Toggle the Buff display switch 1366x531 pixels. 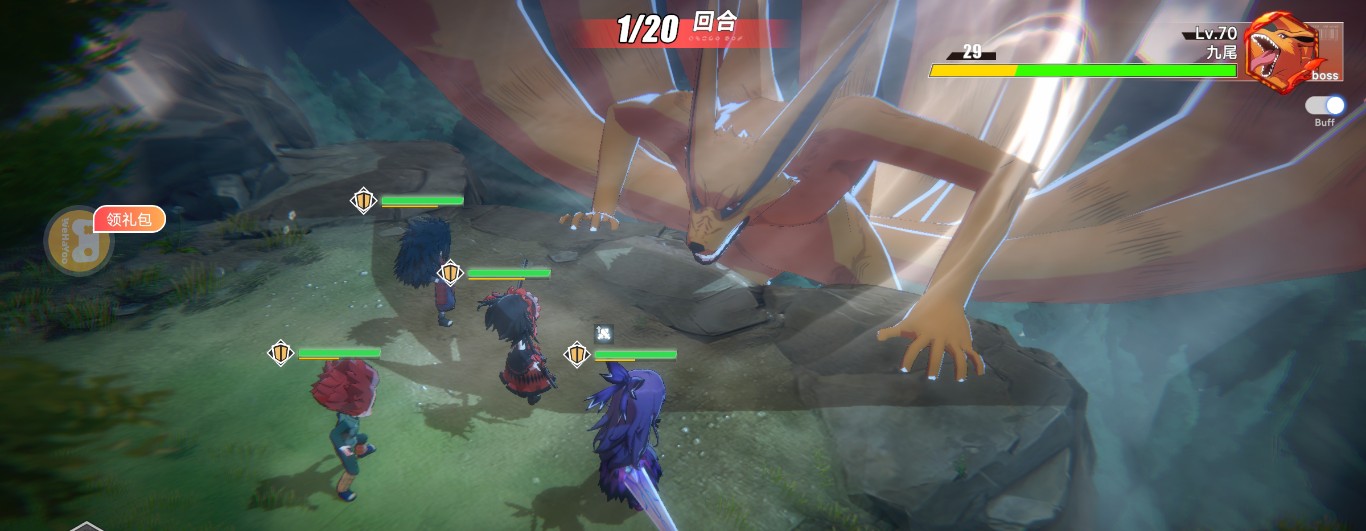[x=1325, y=105]
